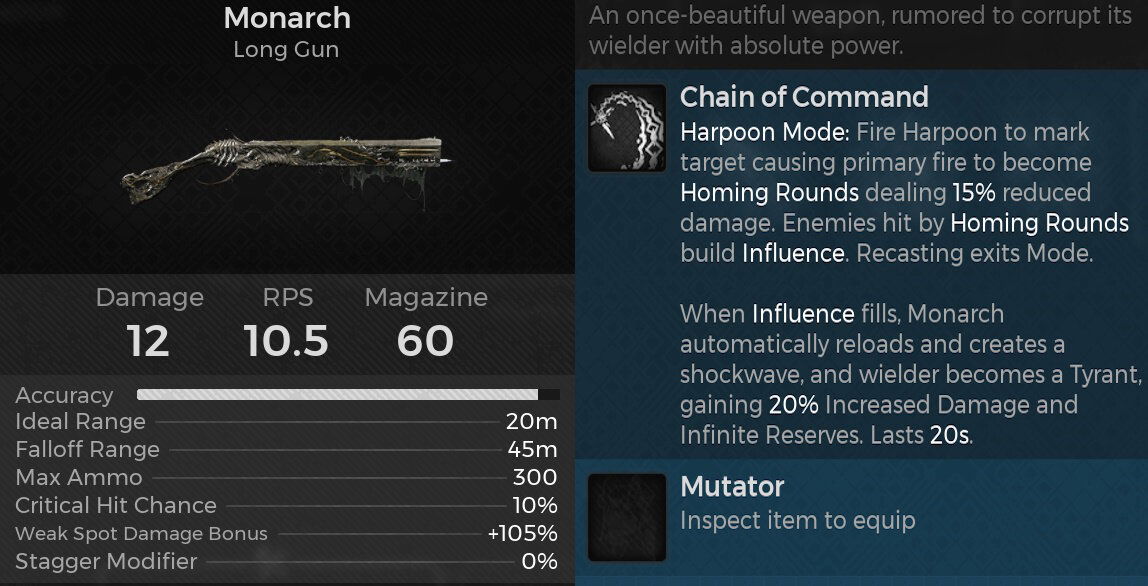This screenshot has width=1148, height=586.
Task: Select the Chain of Command mod icon
Action: pyautogui.click(x=627, y=127)
